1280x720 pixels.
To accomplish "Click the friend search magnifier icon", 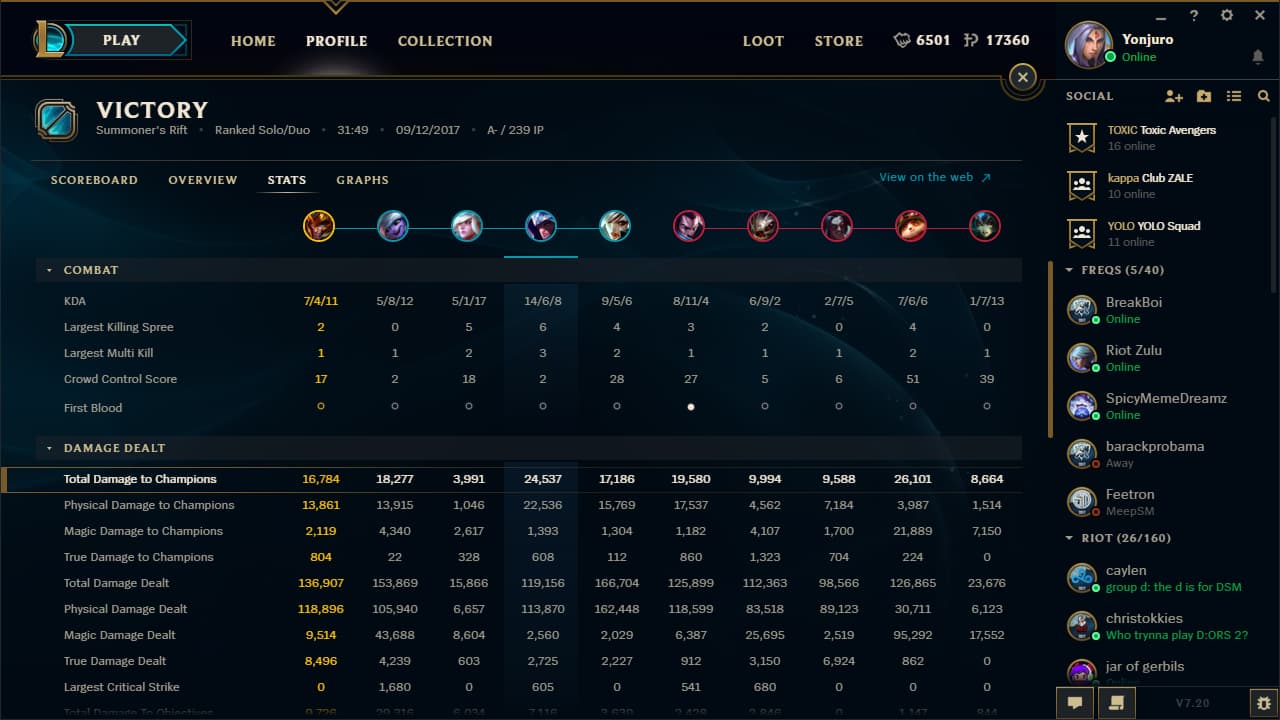I will coord(1262,96).
